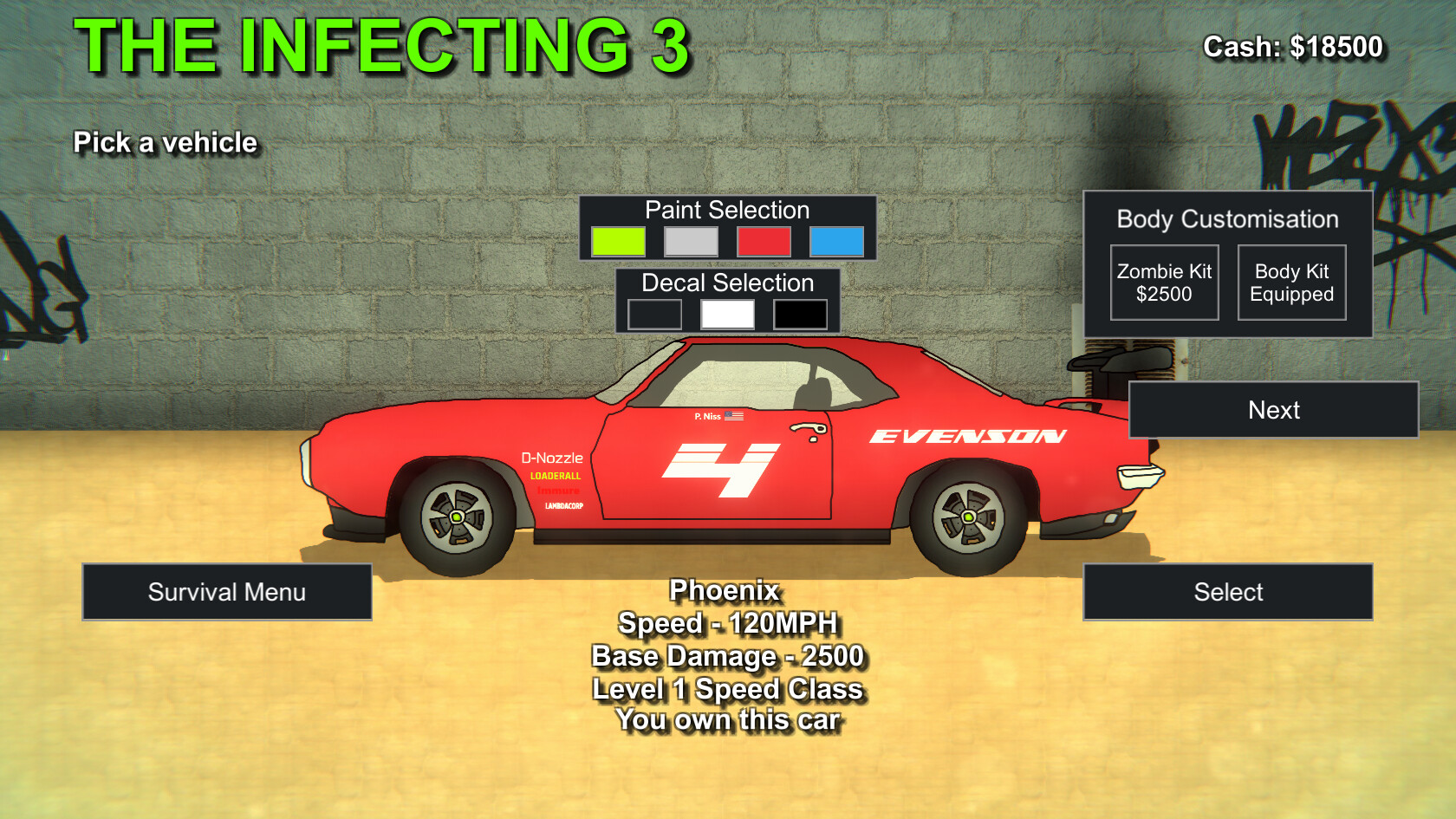Select the Phoenix as your vehicle
1456x819 pixels.
point(1227,592)
